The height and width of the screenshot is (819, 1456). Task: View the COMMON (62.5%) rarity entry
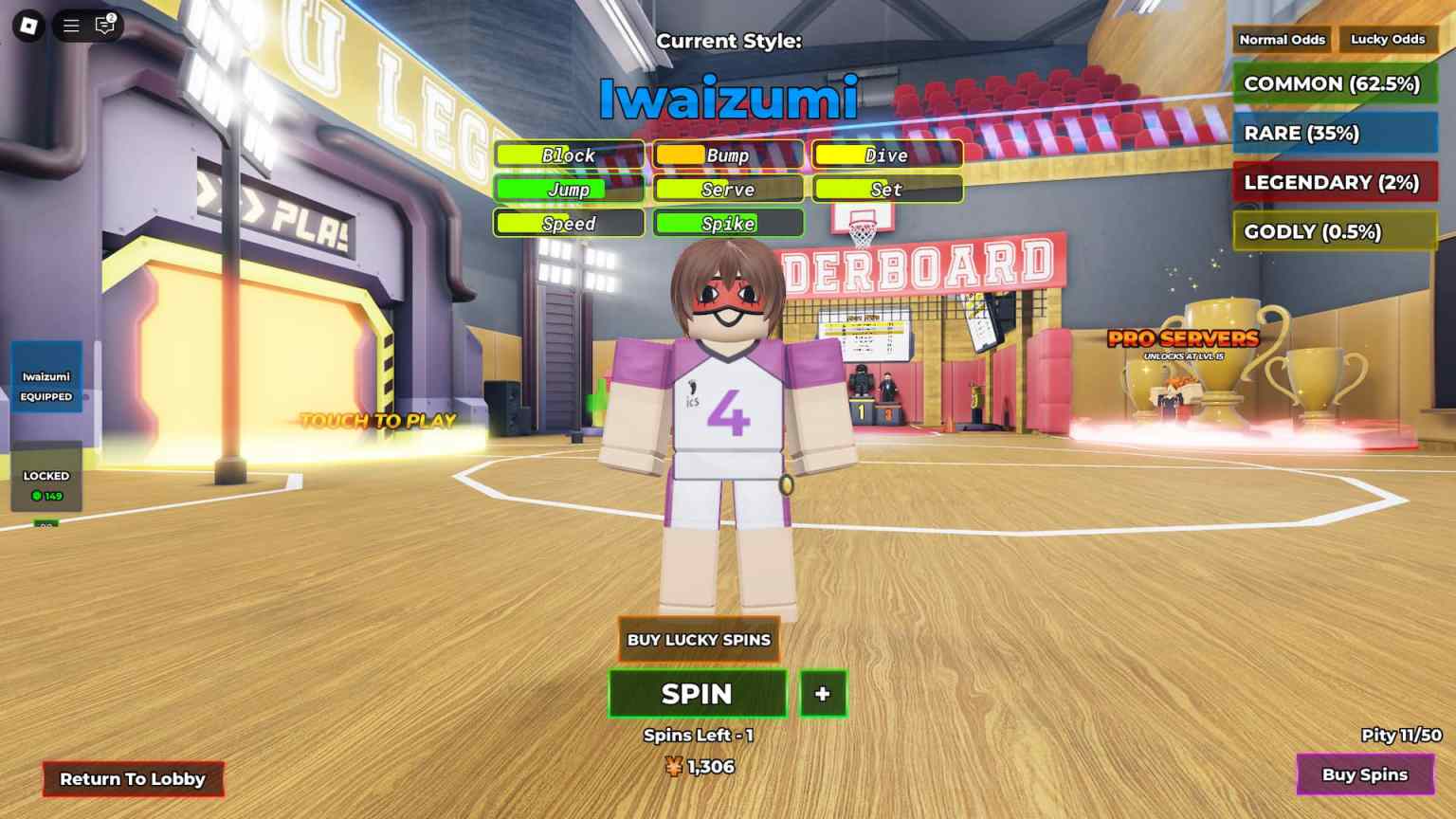pyautogui.click(x=1334, y=83)
